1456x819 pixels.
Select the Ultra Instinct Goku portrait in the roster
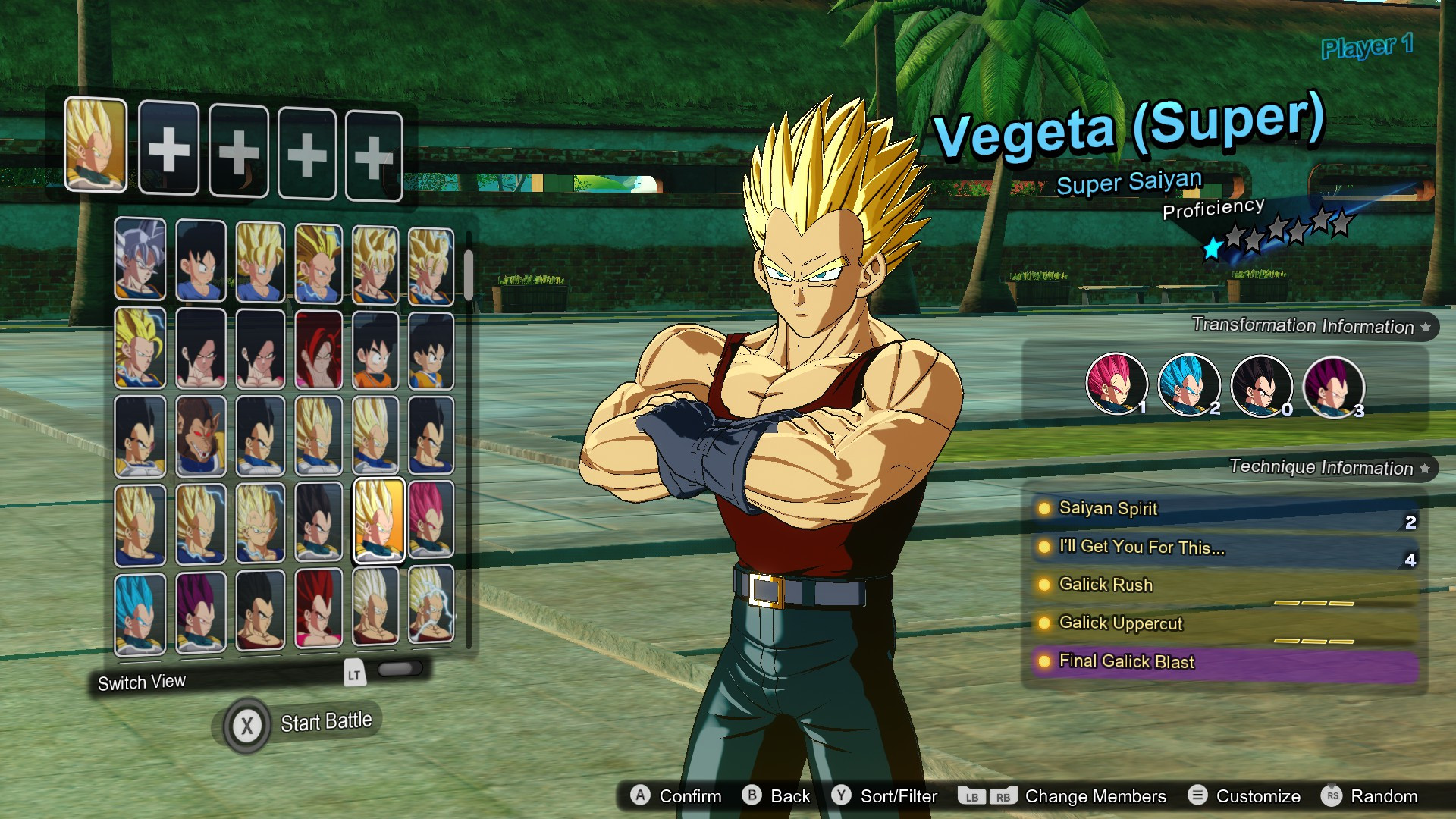pos(140,262)
